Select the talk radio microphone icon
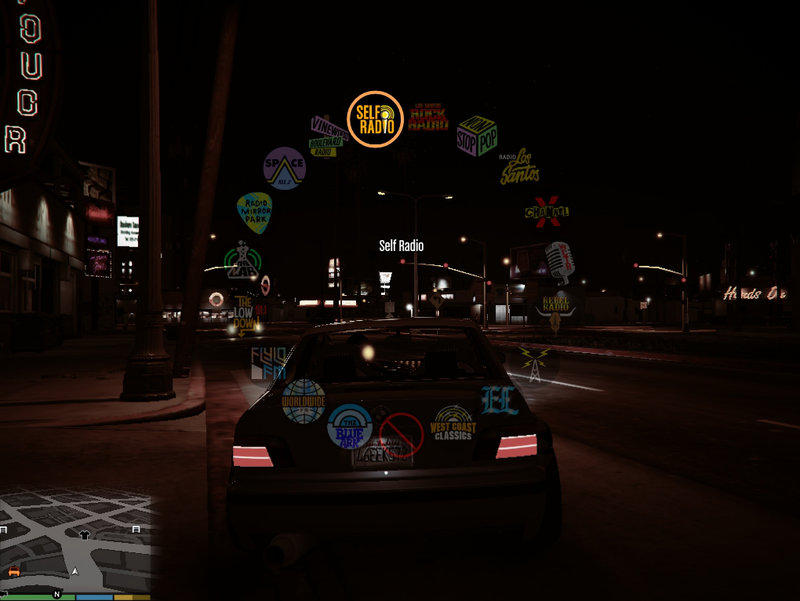 click(557, 258)
